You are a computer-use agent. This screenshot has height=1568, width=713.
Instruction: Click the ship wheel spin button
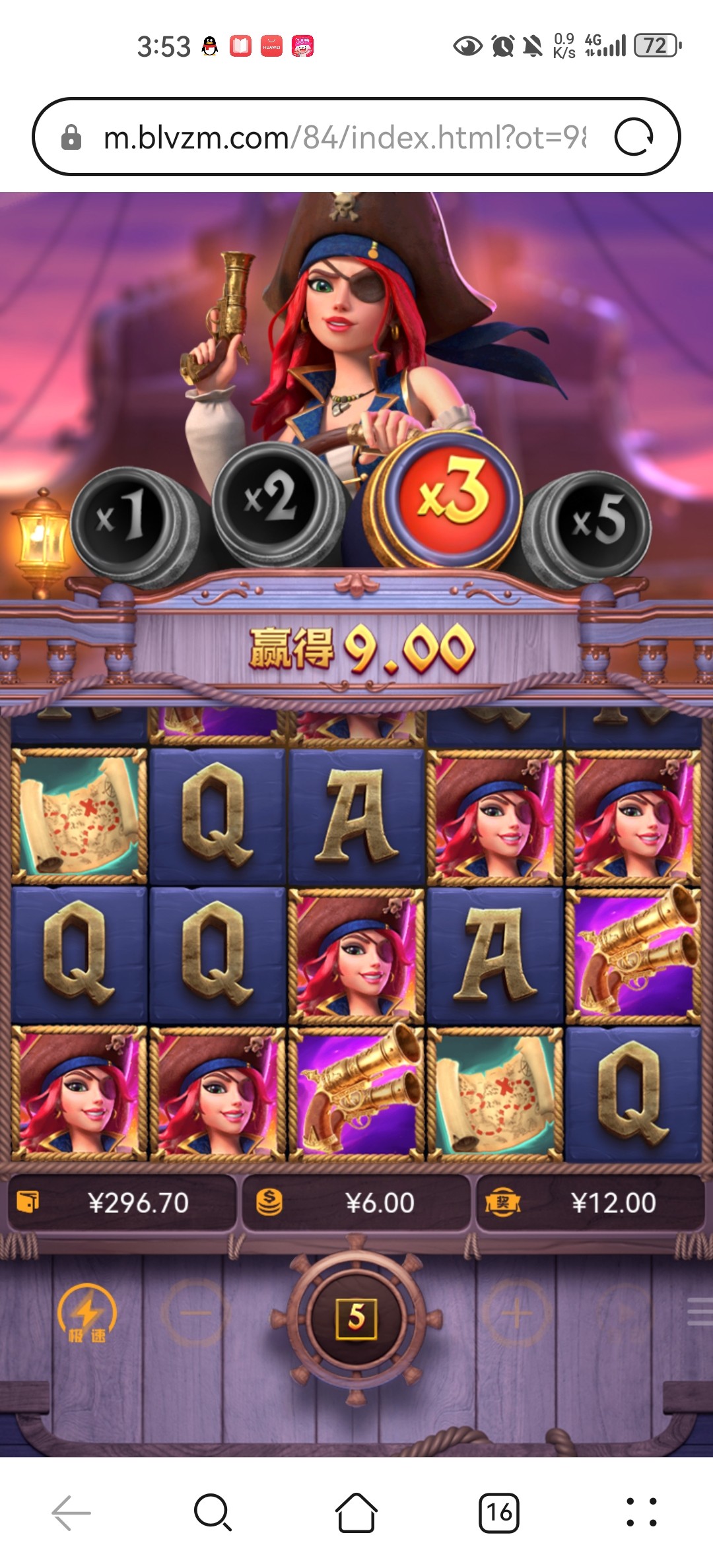356,1317
